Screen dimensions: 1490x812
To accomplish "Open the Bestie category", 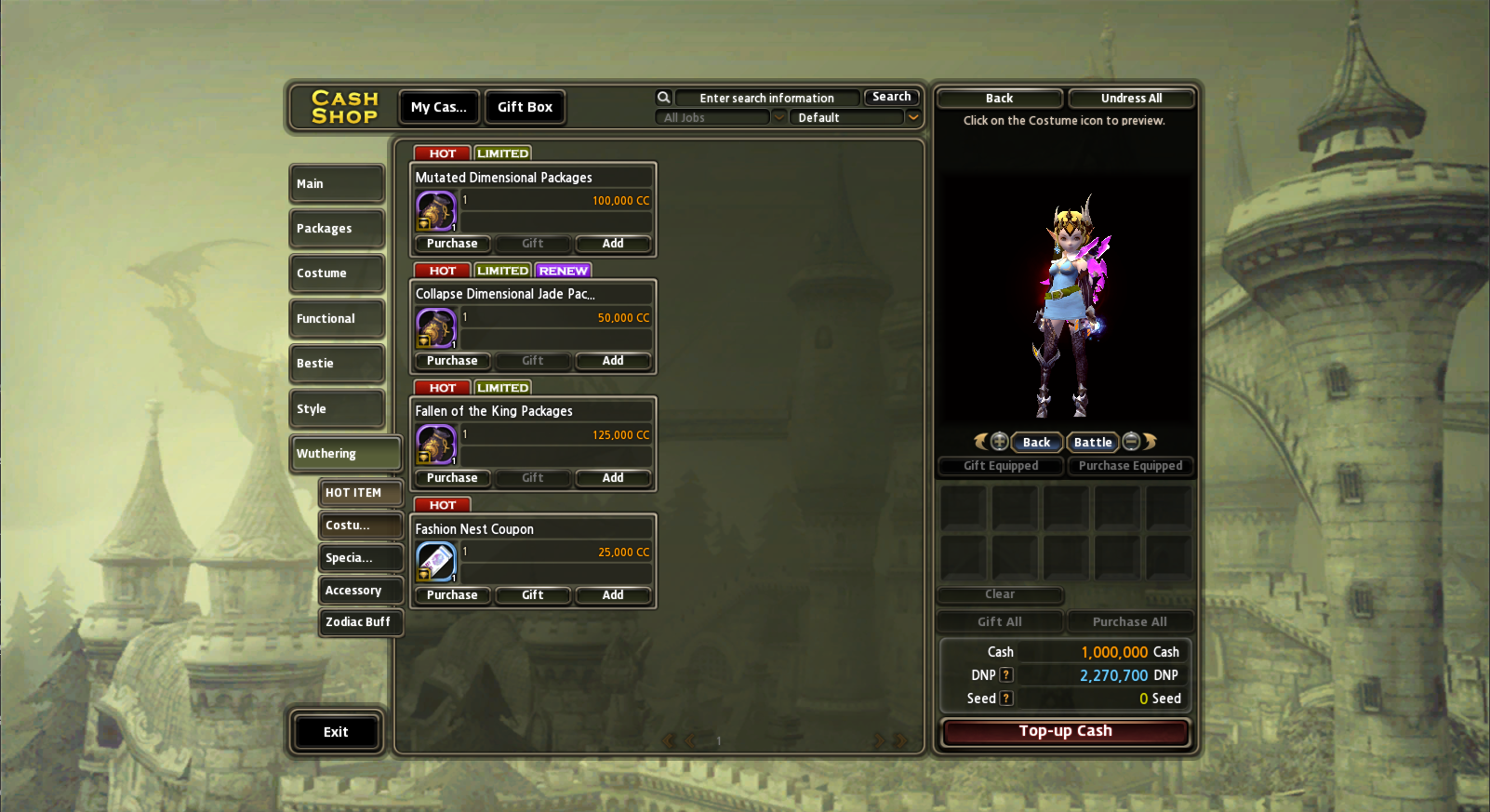I will (336, 364).
